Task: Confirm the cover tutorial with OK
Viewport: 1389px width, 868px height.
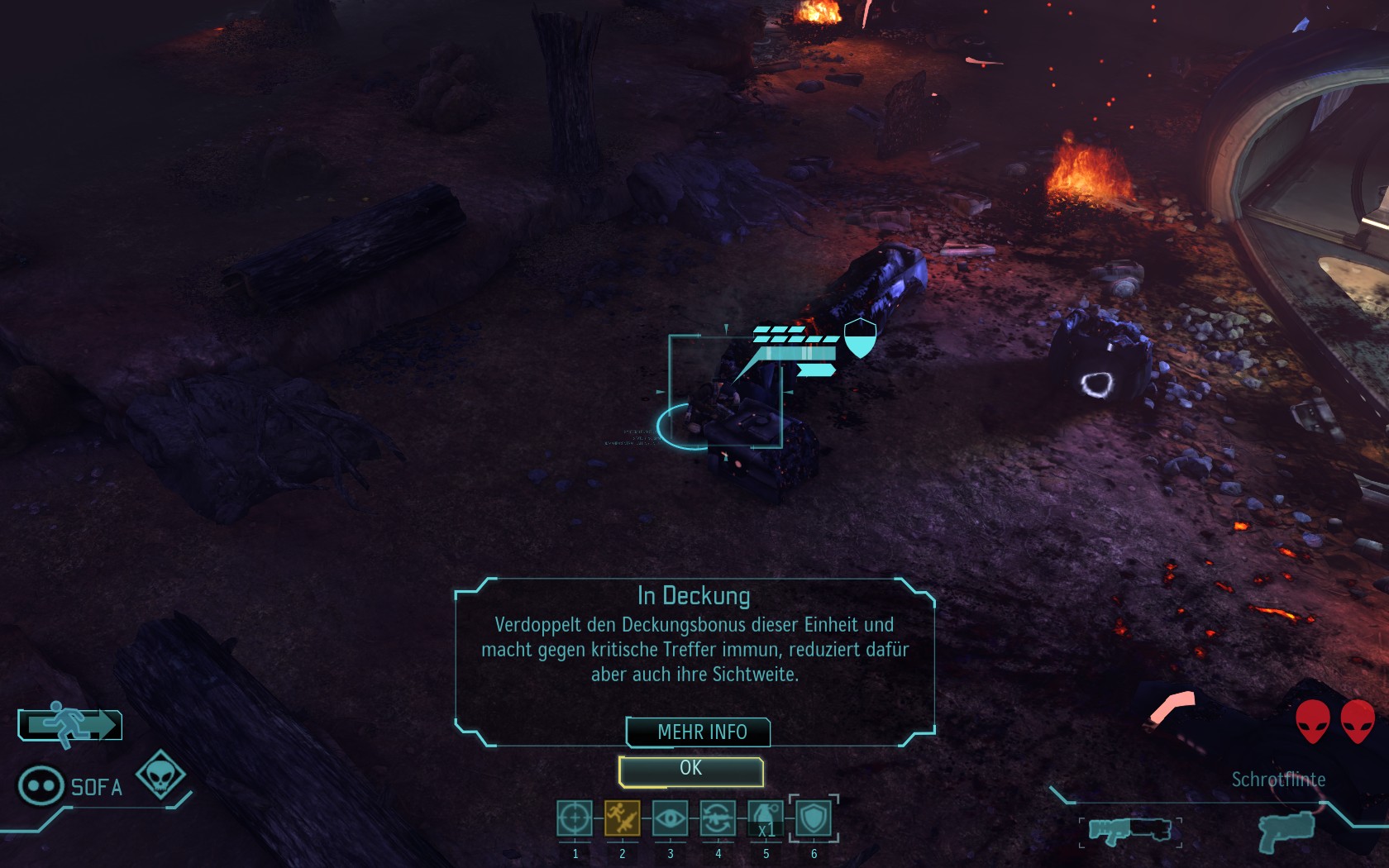Action: [x=690, y=770]
